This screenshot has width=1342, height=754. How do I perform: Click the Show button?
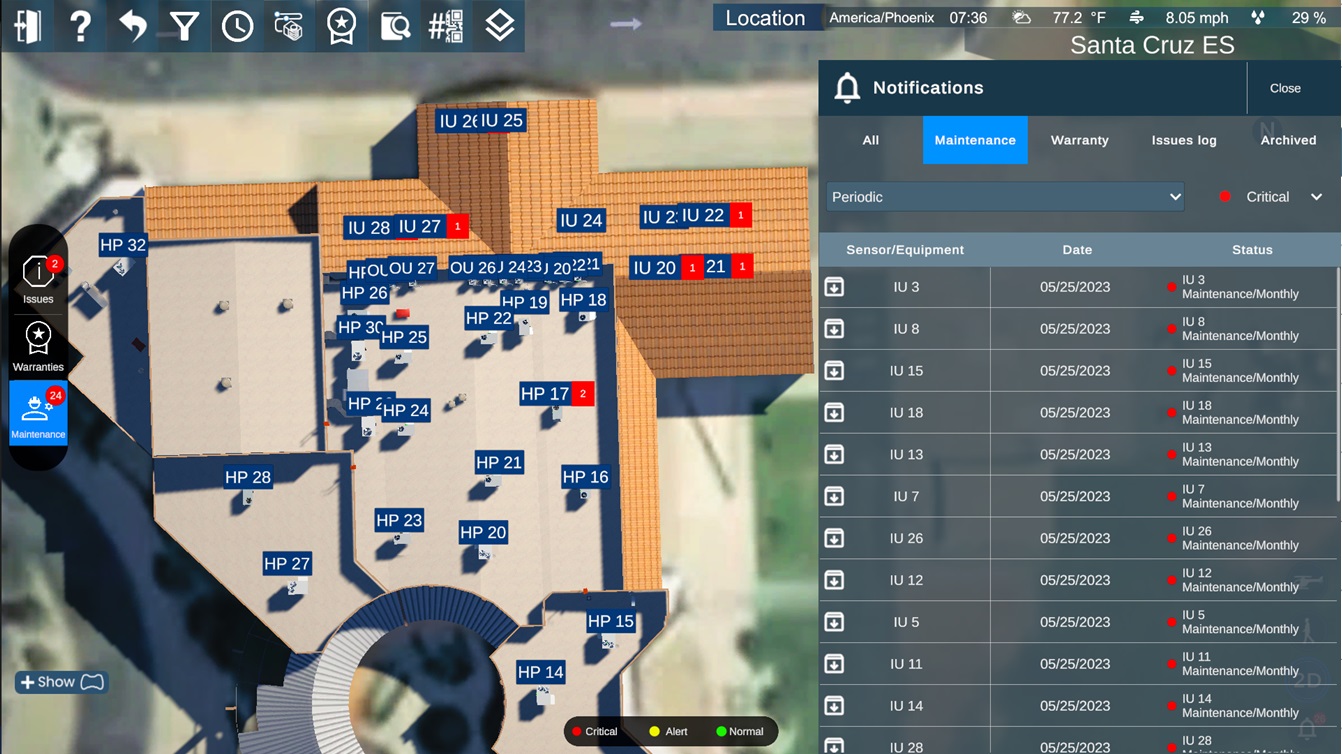(61, 682)
